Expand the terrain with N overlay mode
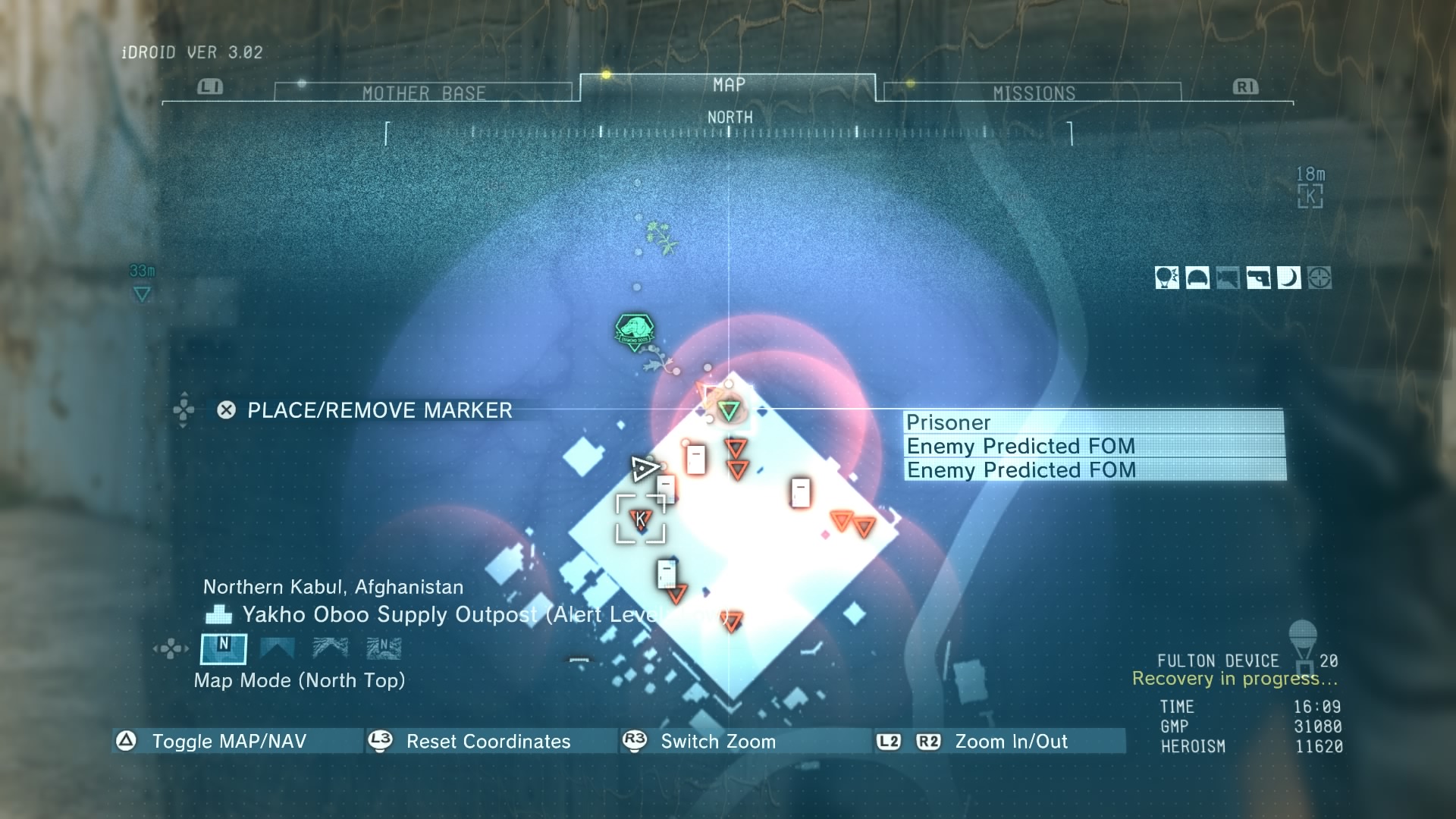Screen dimensions: 1456x819 click(383, 648)
